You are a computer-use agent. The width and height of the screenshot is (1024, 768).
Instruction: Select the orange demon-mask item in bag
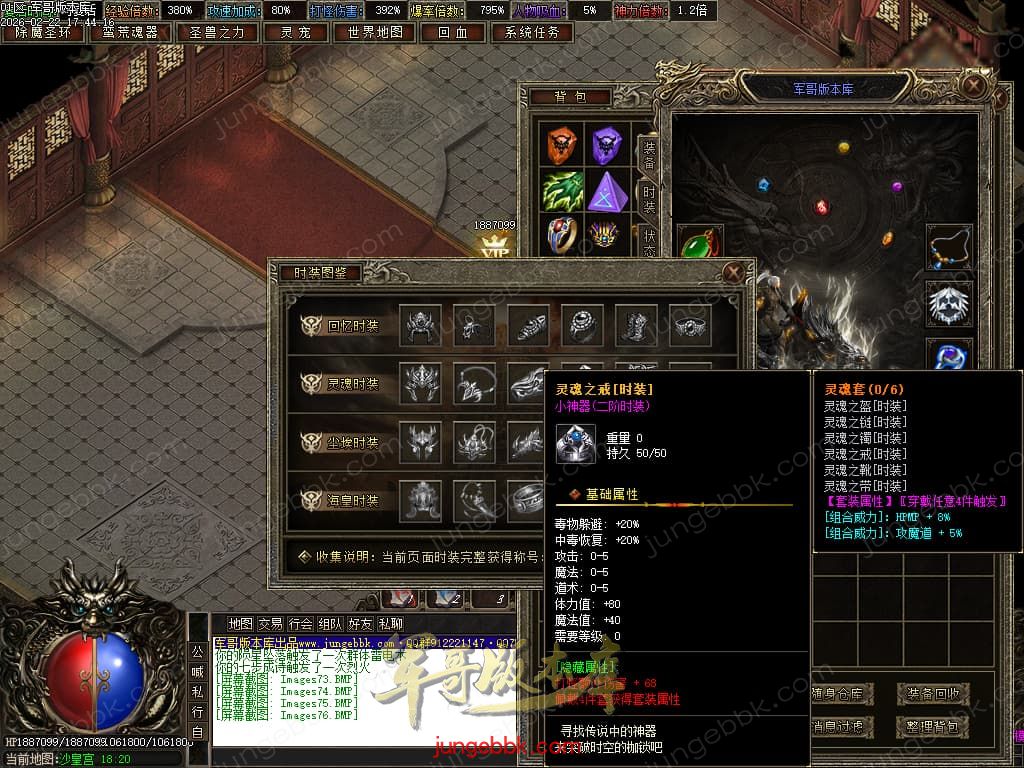tap(564, 146)
